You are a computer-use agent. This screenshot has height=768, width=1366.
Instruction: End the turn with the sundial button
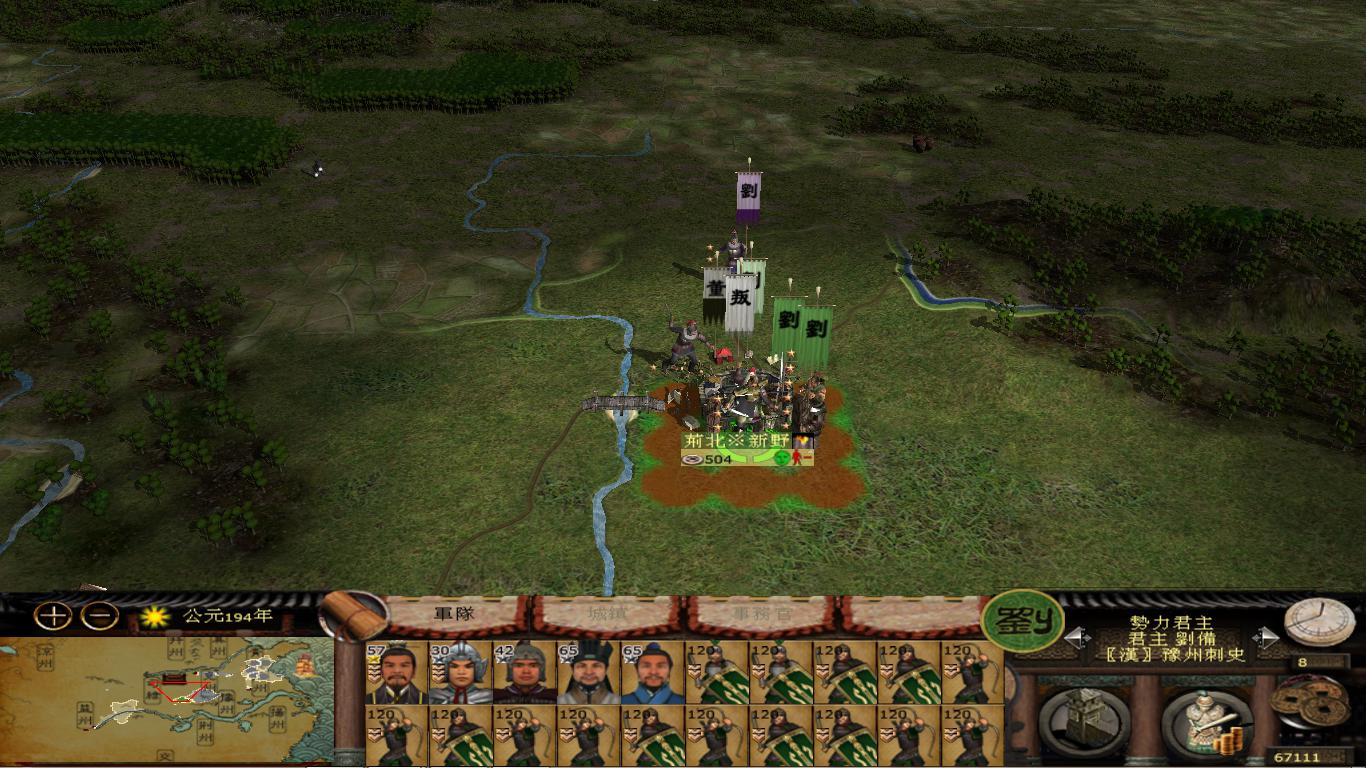point(1318,622)
